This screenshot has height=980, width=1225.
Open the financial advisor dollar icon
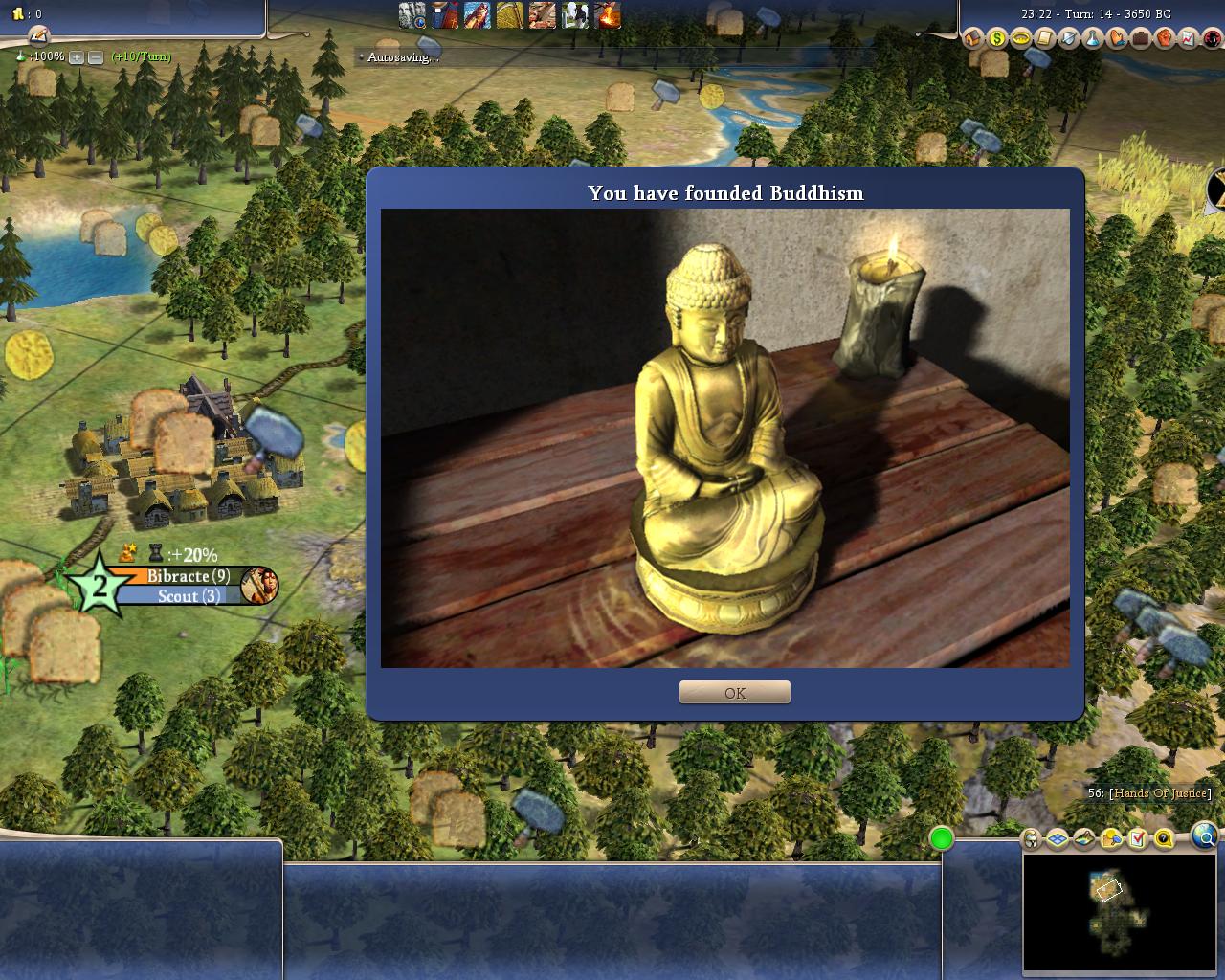pos(997,39)
